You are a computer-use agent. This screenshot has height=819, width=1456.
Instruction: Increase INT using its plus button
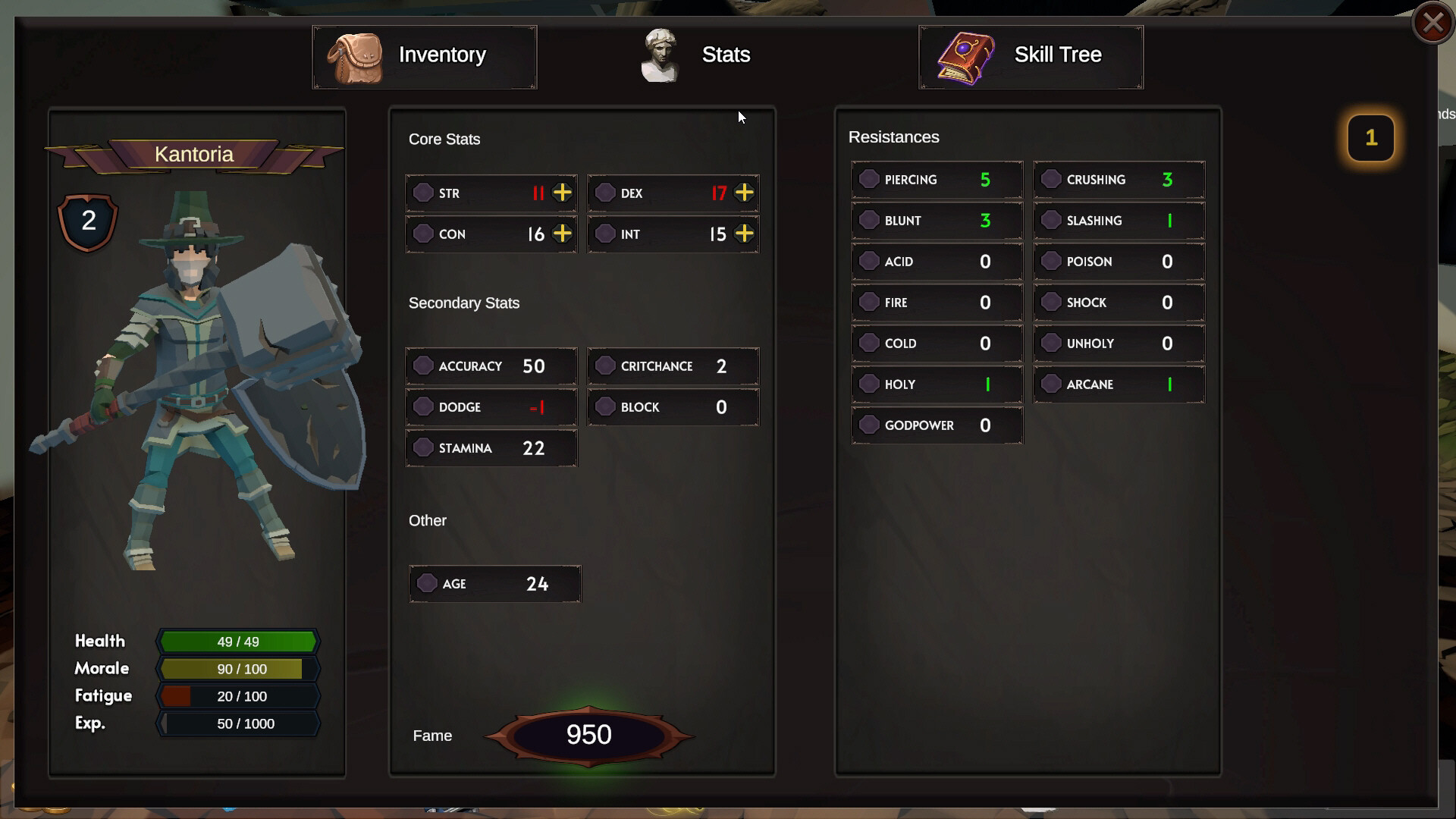coord(744,234)
